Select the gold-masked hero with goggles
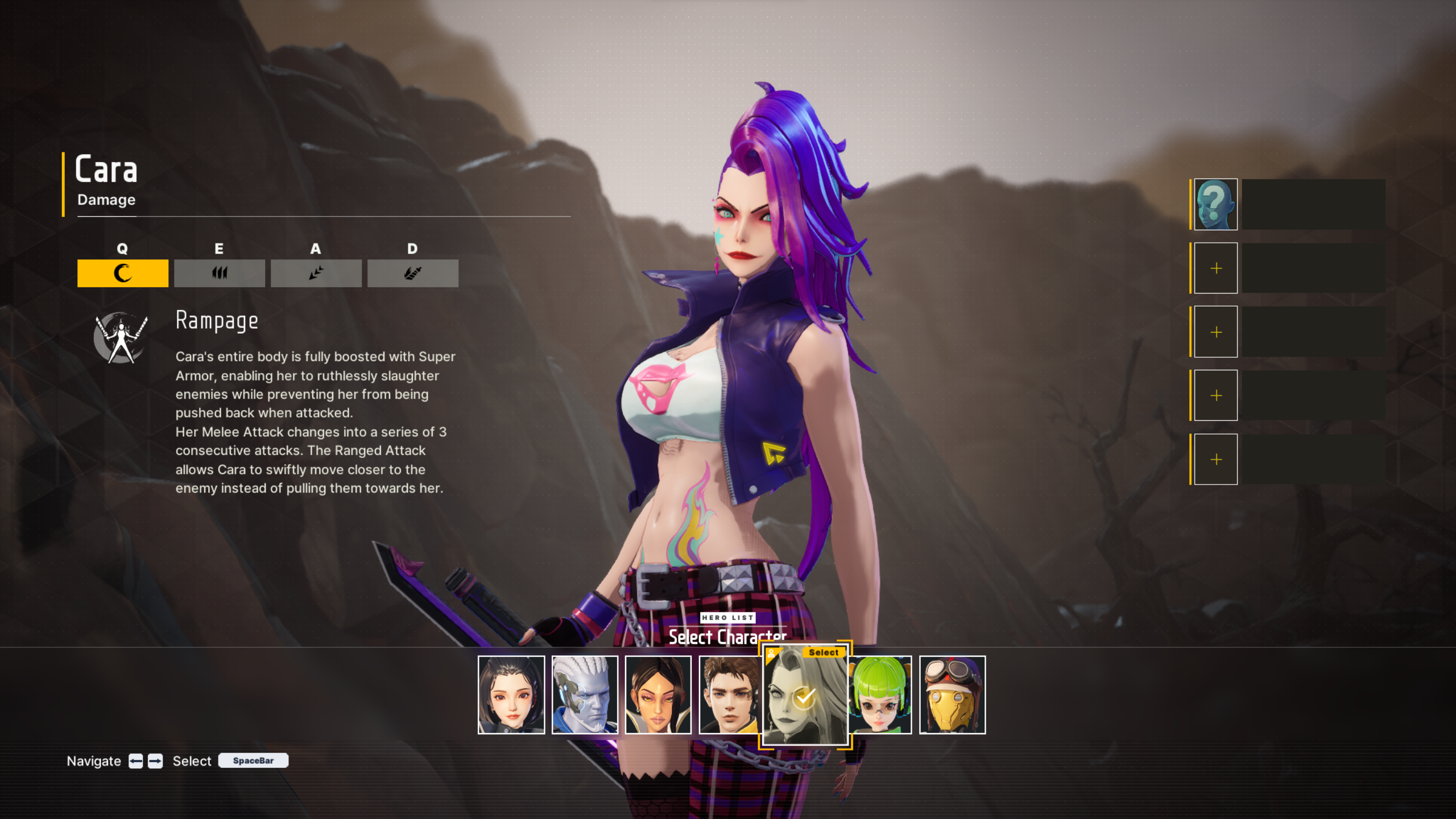The image size is (1456, 819). [952, 694]
